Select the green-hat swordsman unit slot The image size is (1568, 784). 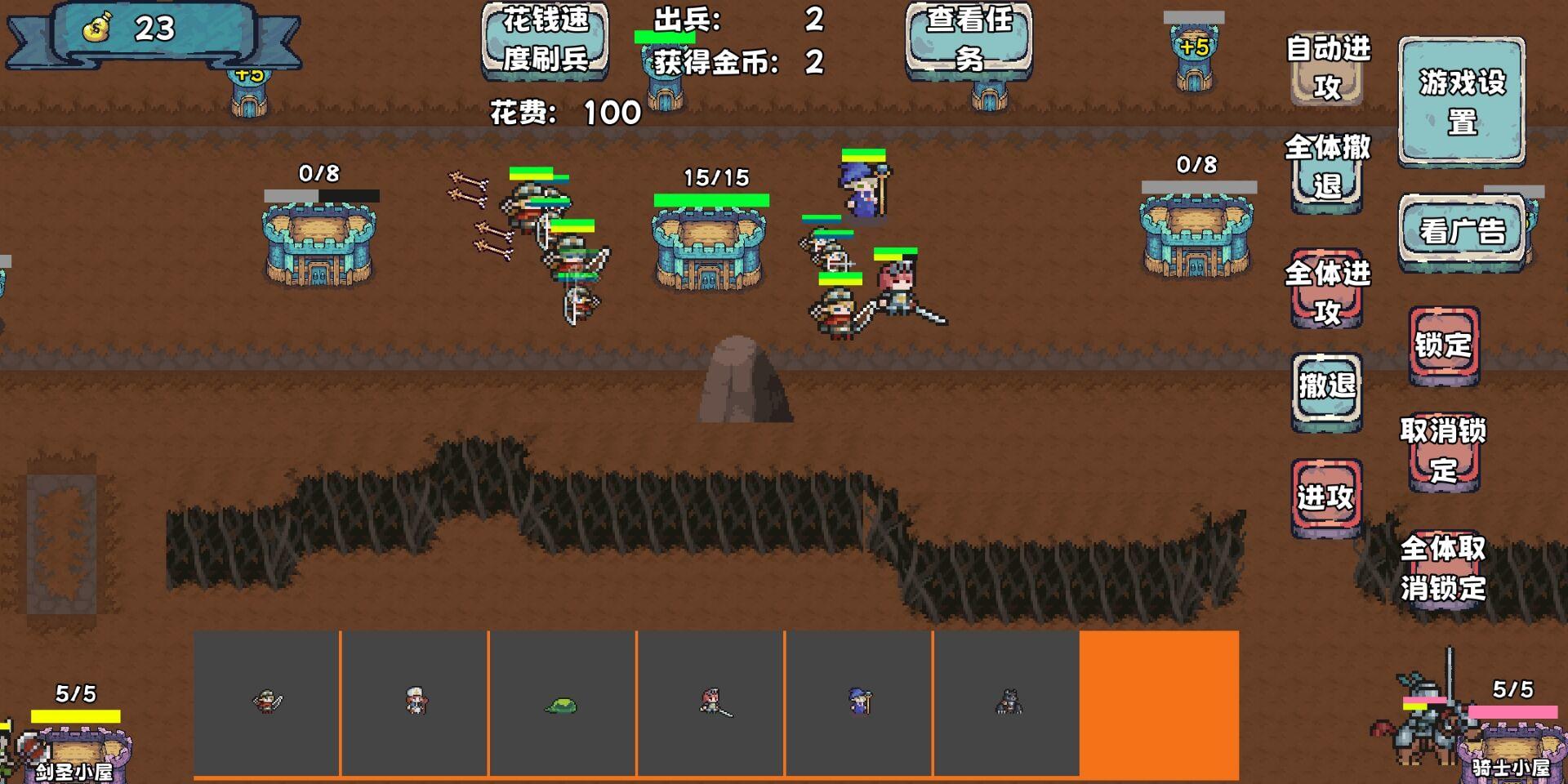pyautogui.click(x=267, y=702)
